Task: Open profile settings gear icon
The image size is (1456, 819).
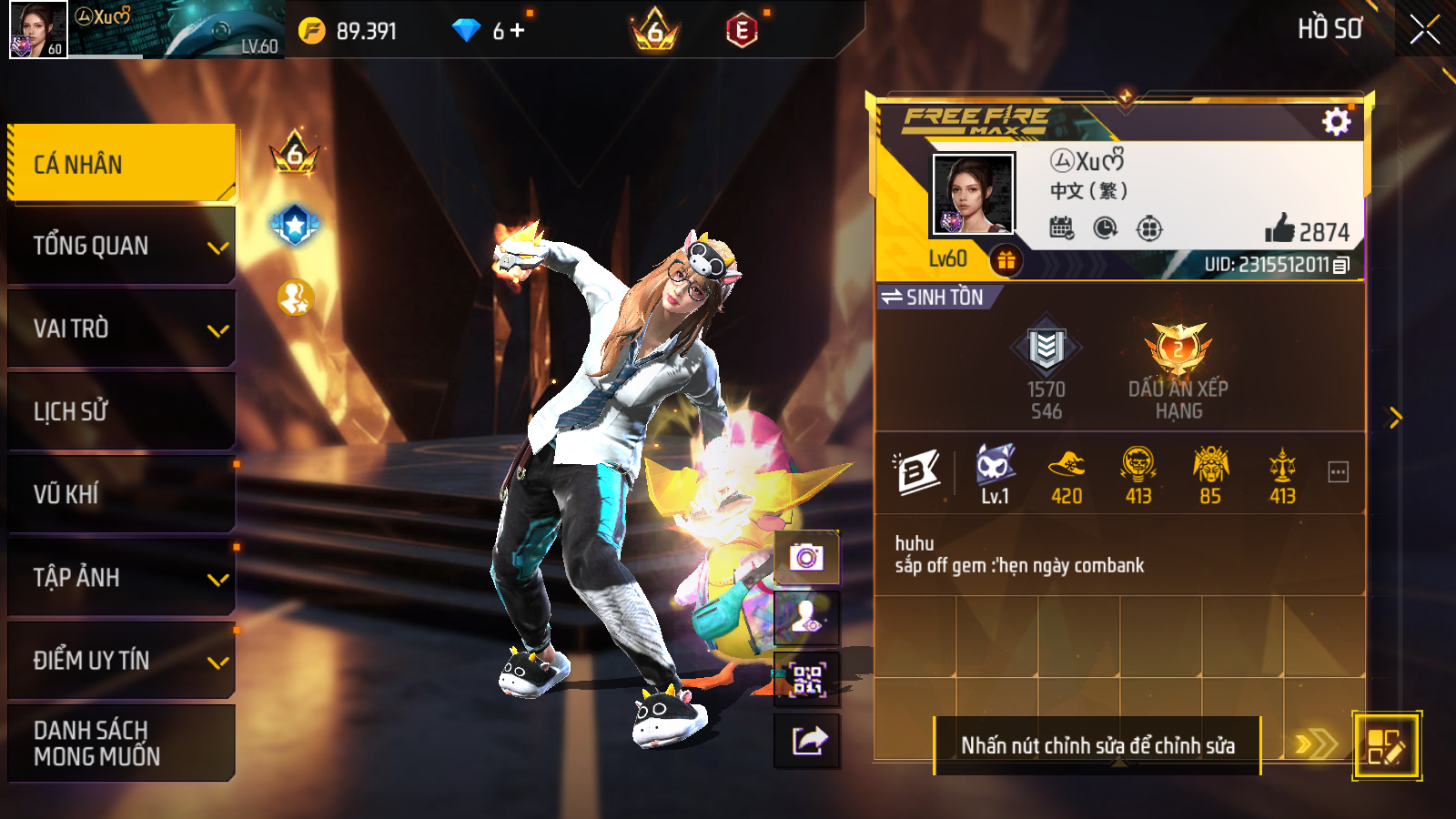Action: coord(1336,122)
